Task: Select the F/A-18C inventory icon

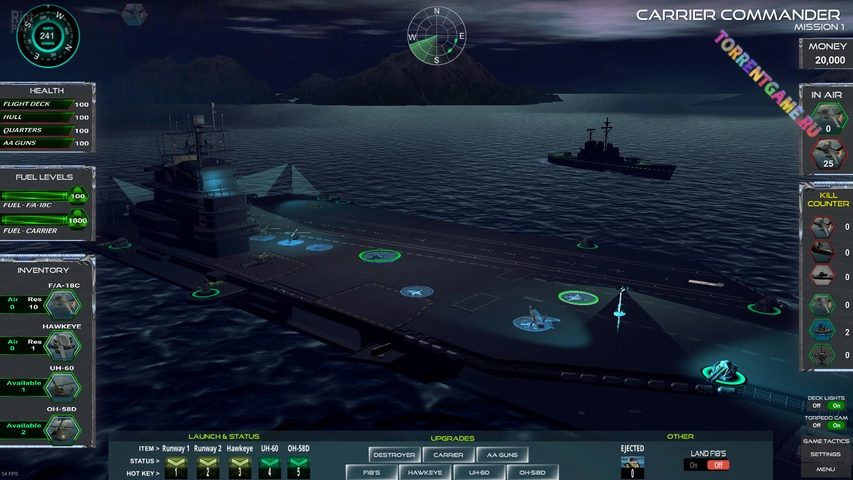Action: point(66,304)
